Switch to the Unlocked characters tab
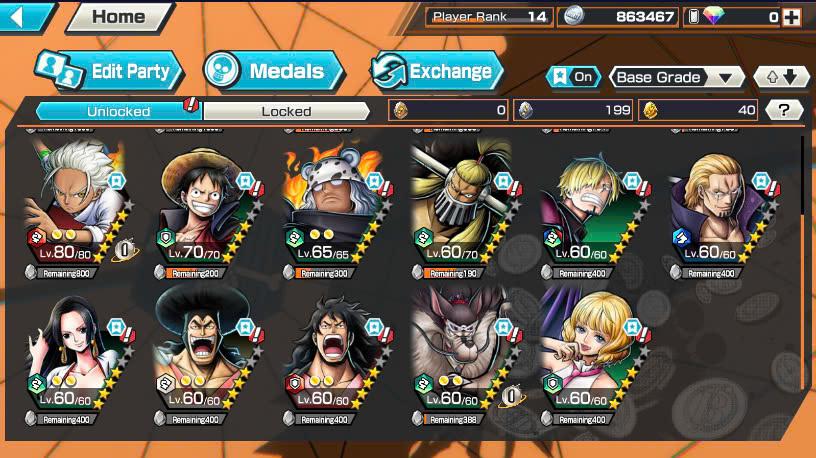Screen dimensions: 816x458 [x=119, y=111]
